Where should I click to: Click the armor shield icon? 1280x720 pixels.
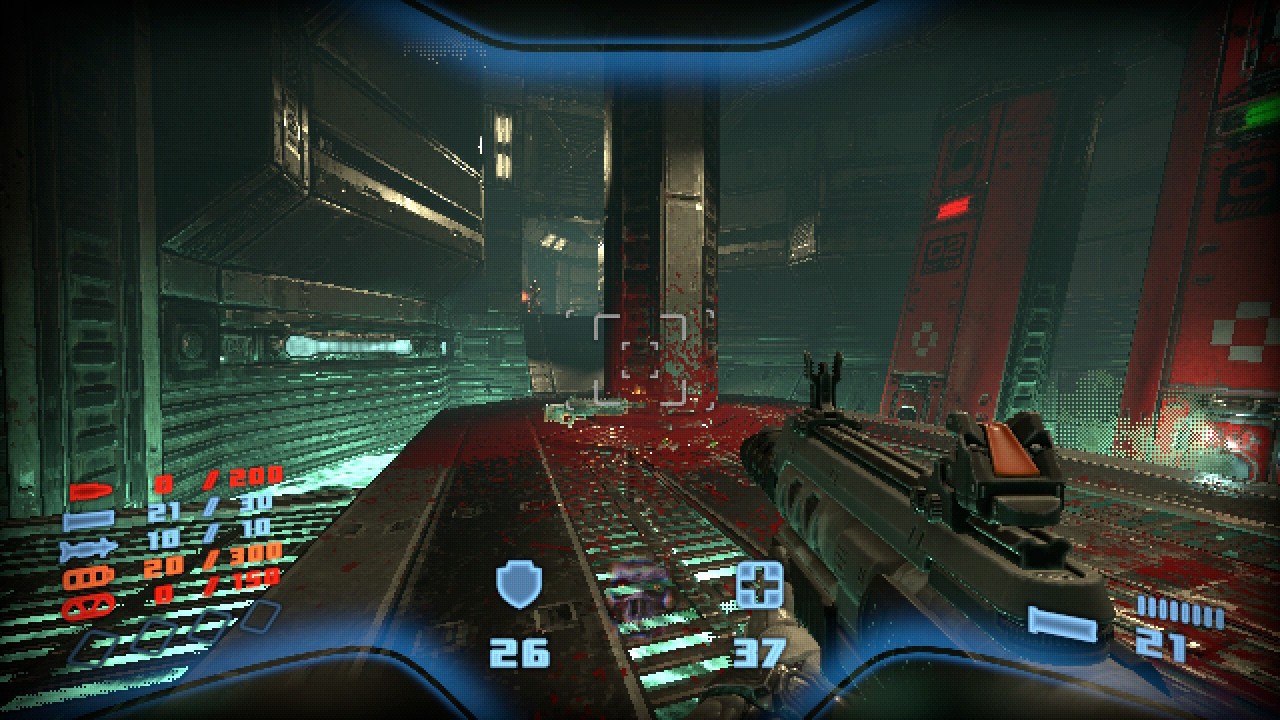click(x=519, y=585)
